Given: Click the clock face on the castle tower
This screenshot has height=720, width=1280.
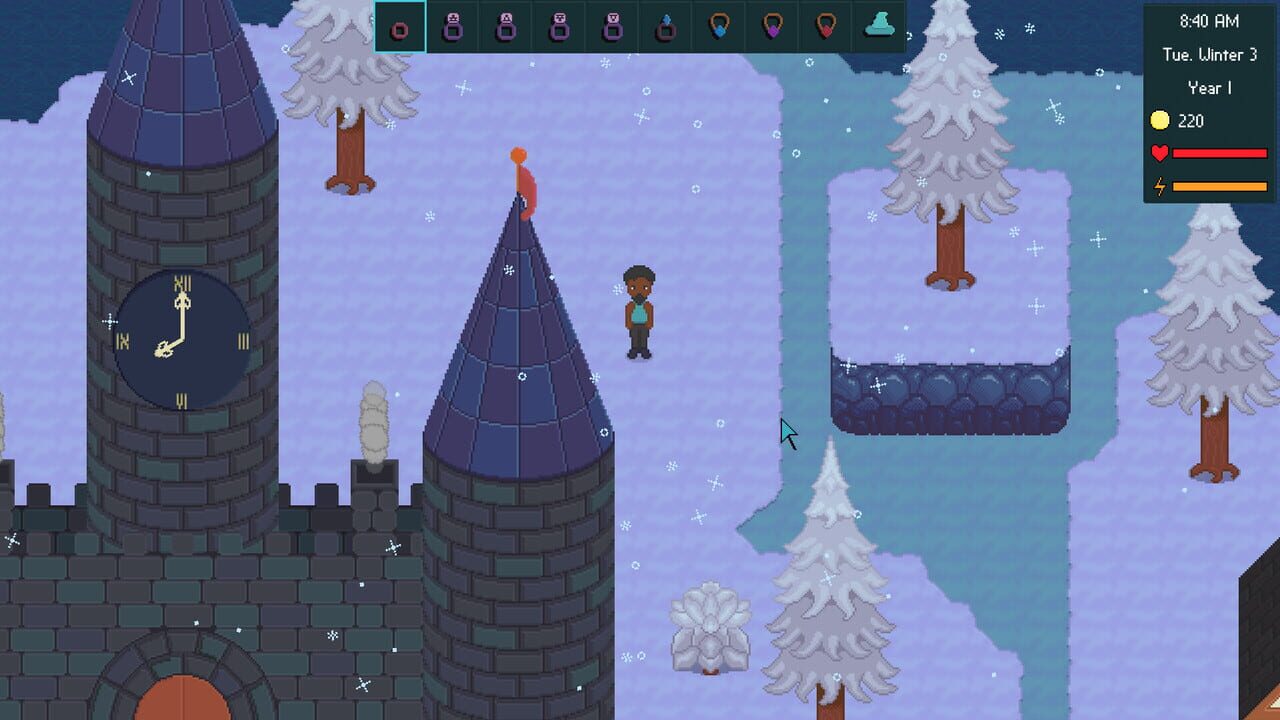Looking at the screenshot, I should click(180, 336).
